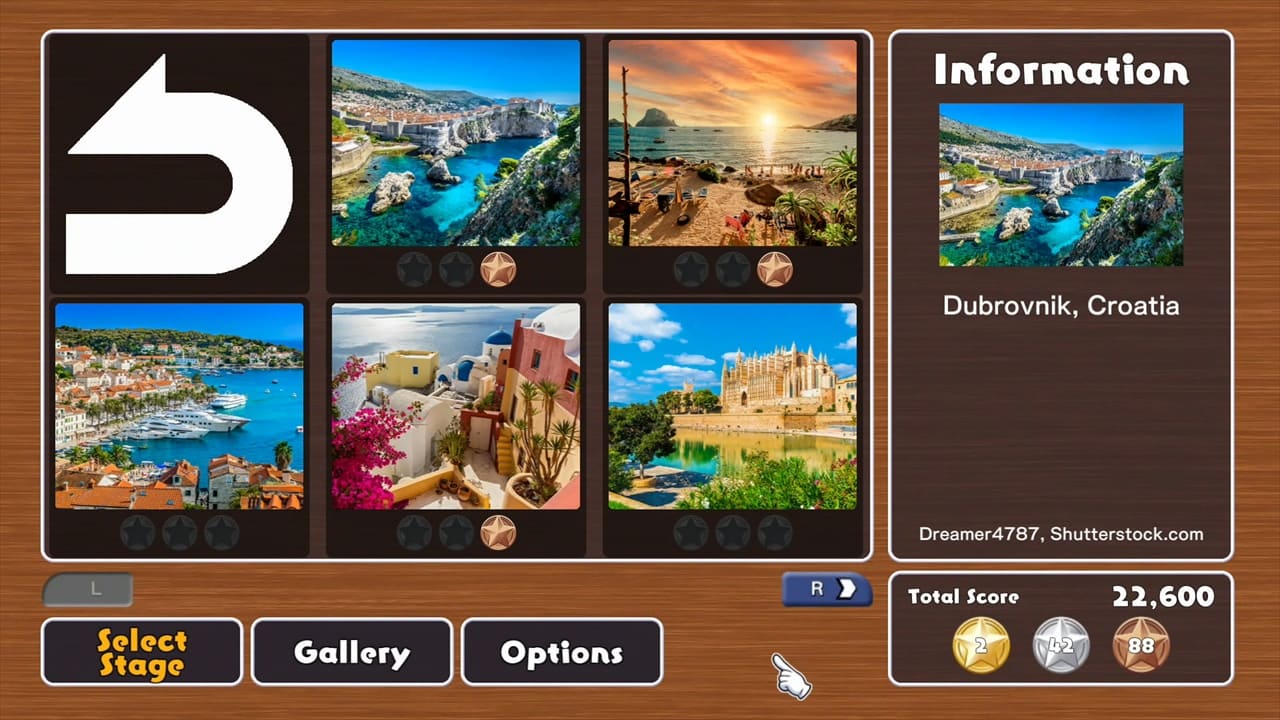The width and height of the screenshot is (1280, 720).
Task: Select the bronze medal counter icon
Action: point(1142,646)
